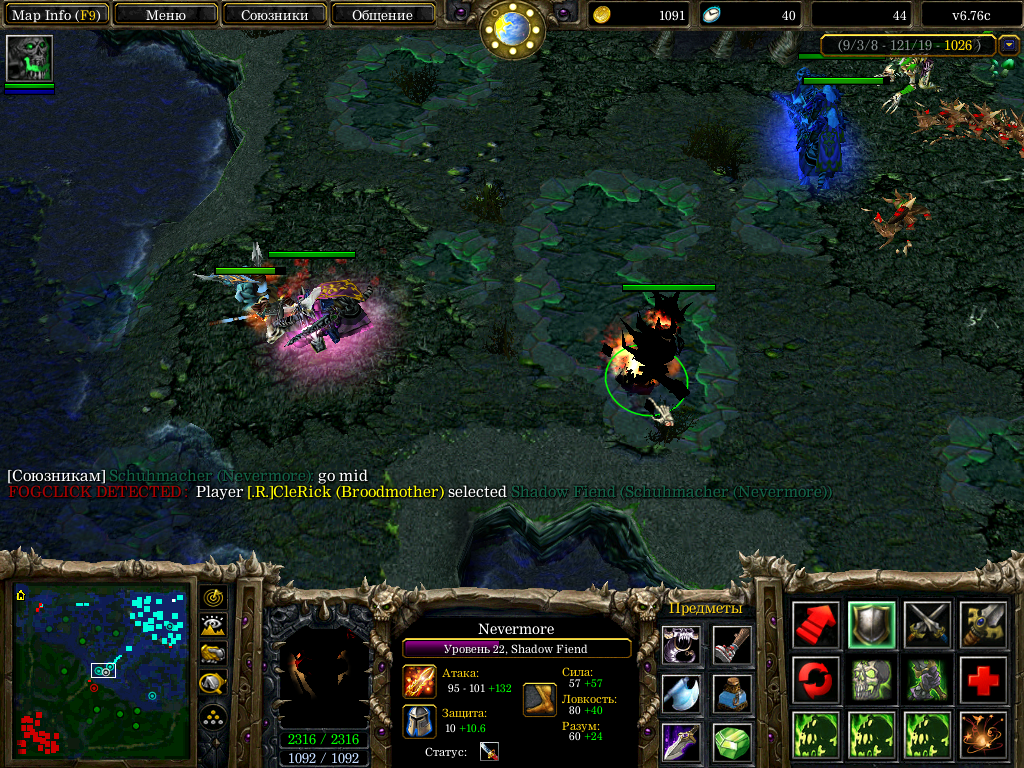Select the red circular arrows command

[x=816, y=680]
